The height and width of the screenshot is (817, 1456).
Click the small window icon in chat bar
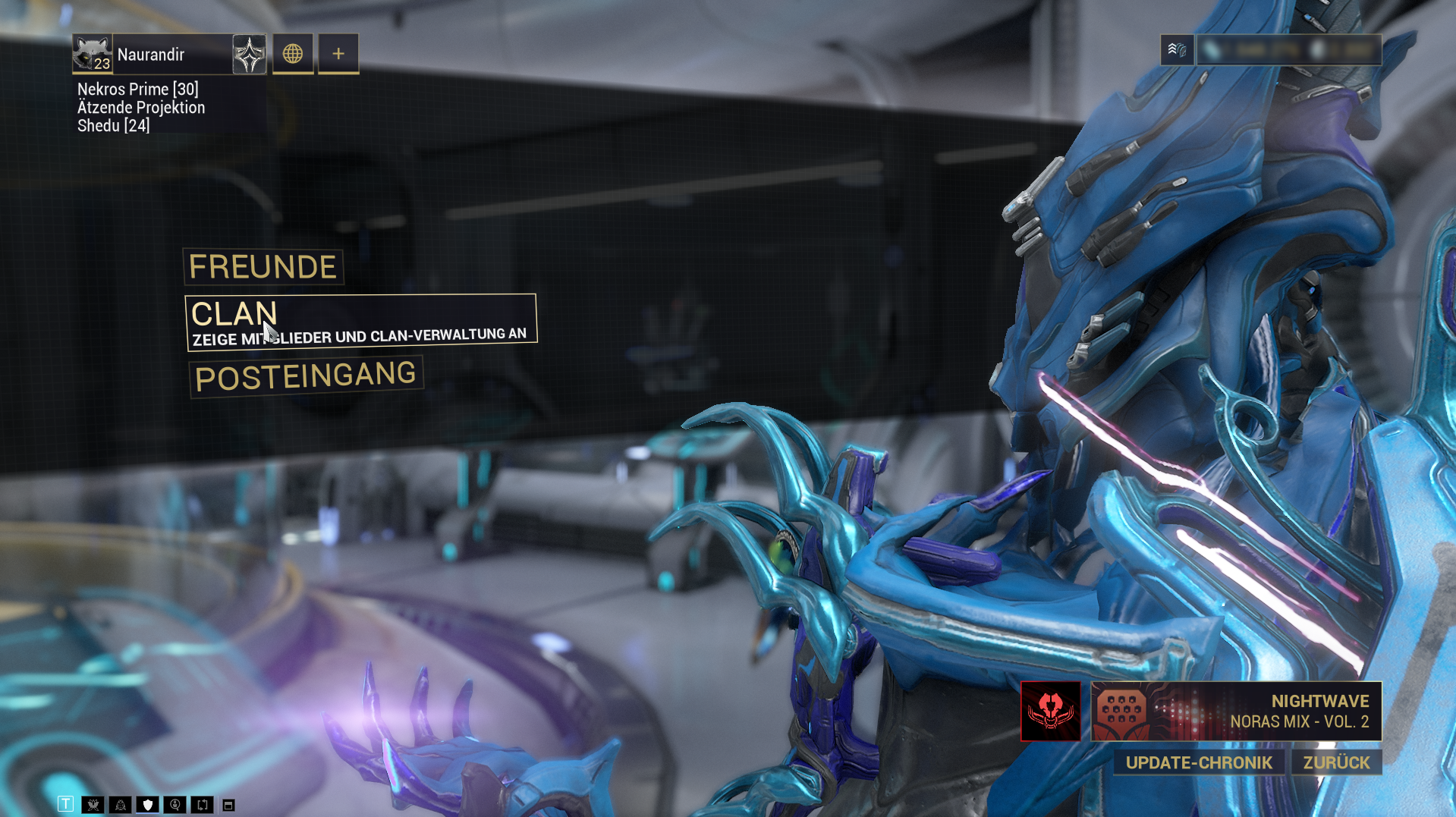tap(228, 805)
